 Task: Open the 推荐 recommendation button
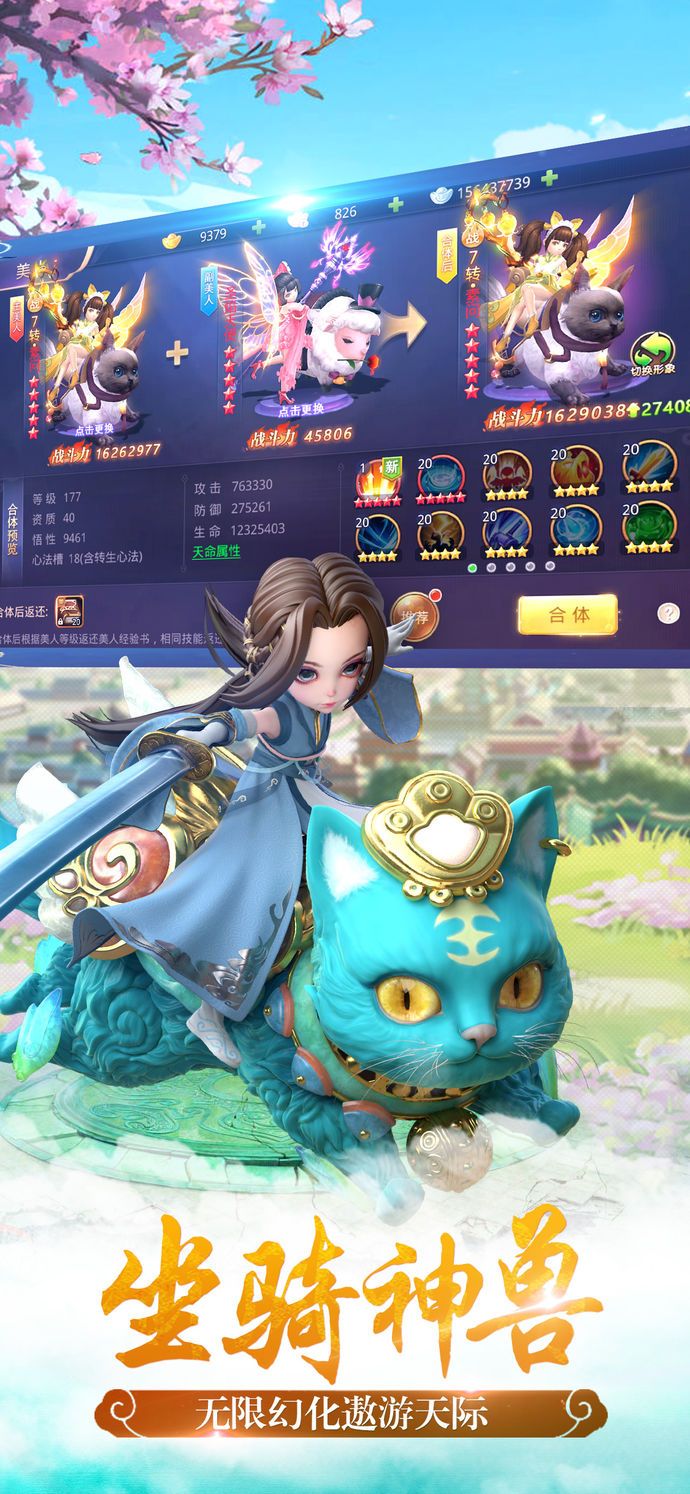pyautogui.click(x=415, y=616)
